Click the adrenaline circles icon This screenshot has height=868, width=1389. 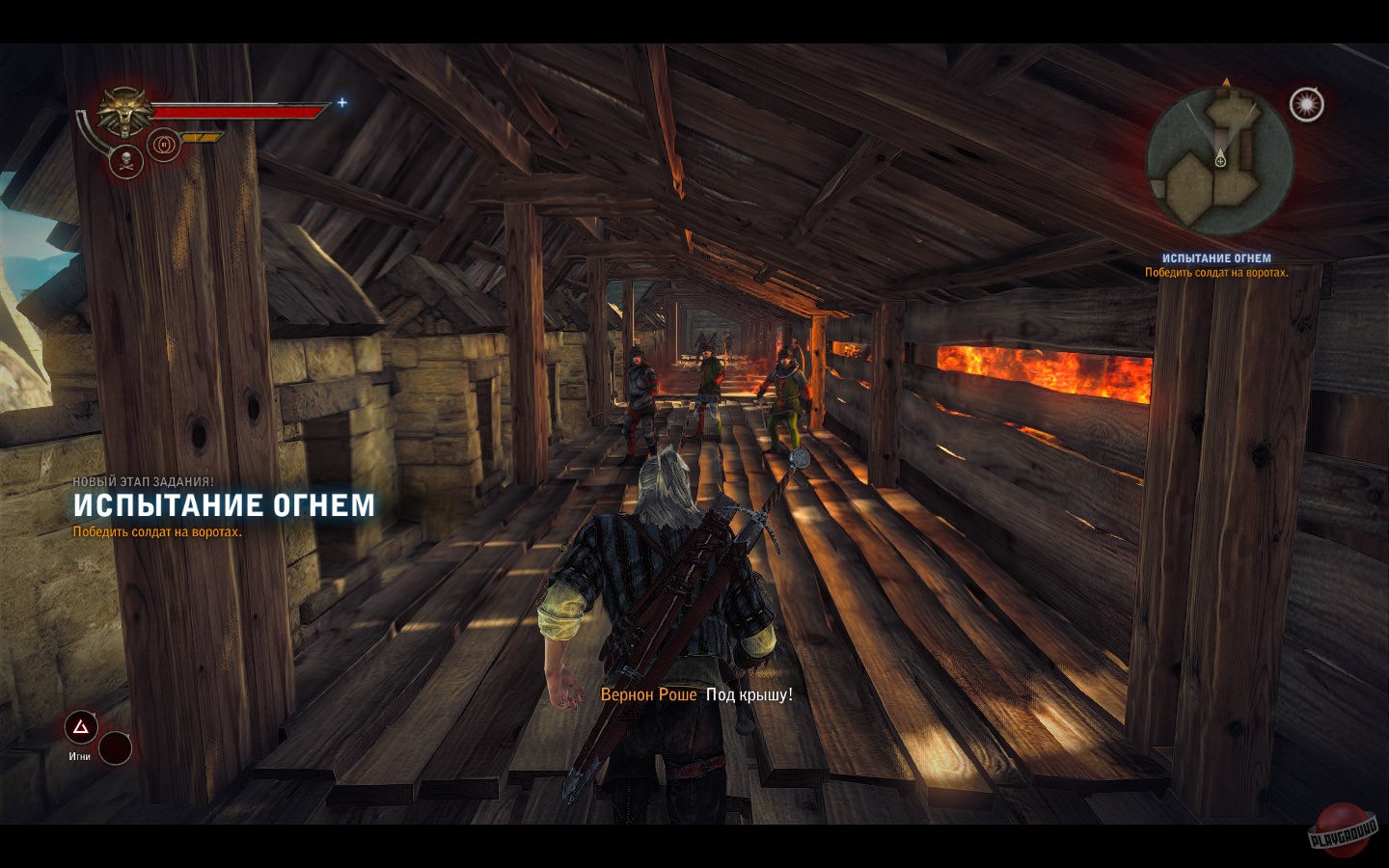tap(164, 145)
